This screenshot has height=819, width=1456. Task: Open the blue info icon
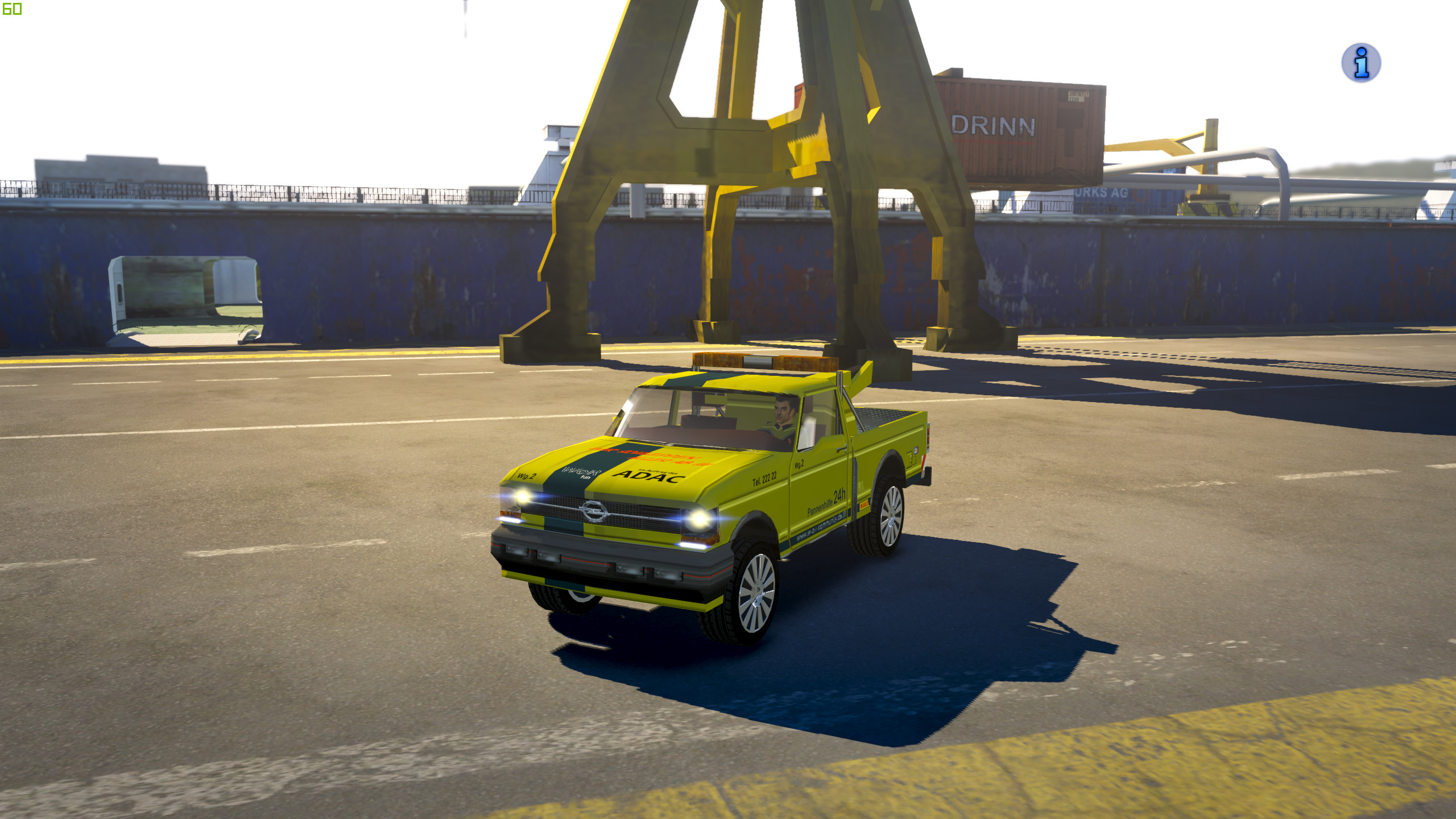(1360, 63)
